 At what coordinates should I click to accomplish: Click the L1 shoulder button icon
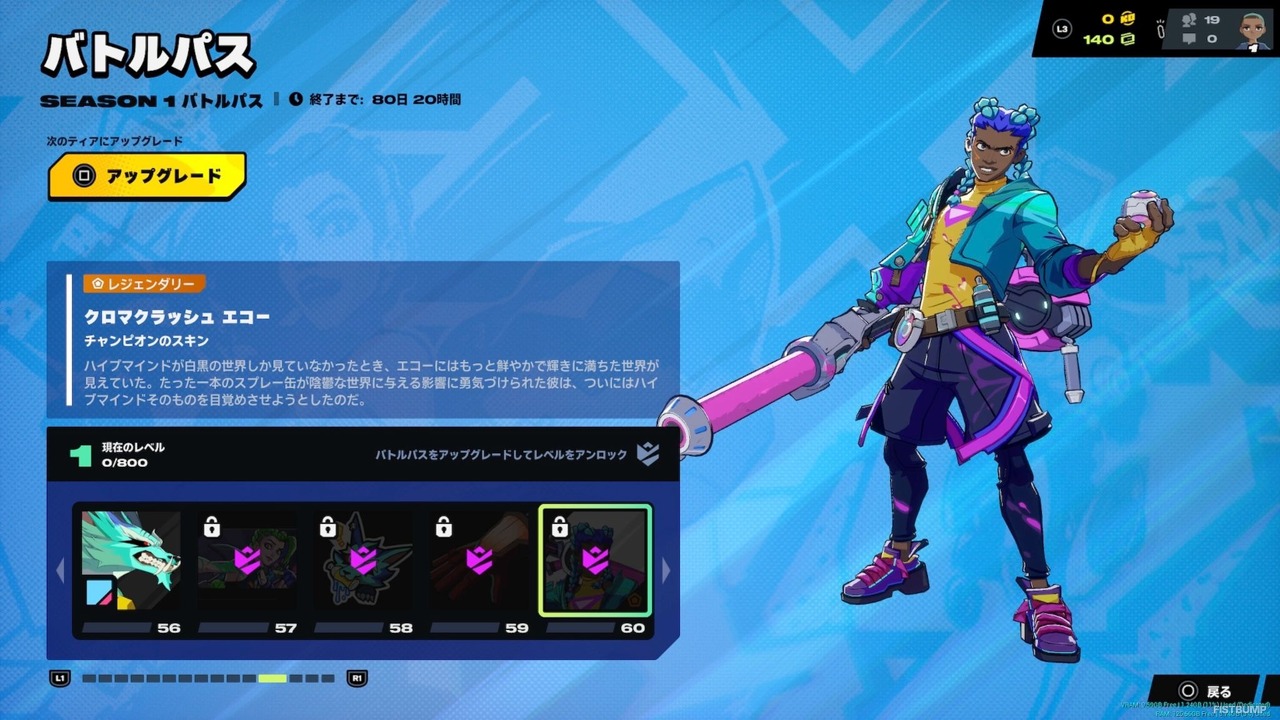60,677
